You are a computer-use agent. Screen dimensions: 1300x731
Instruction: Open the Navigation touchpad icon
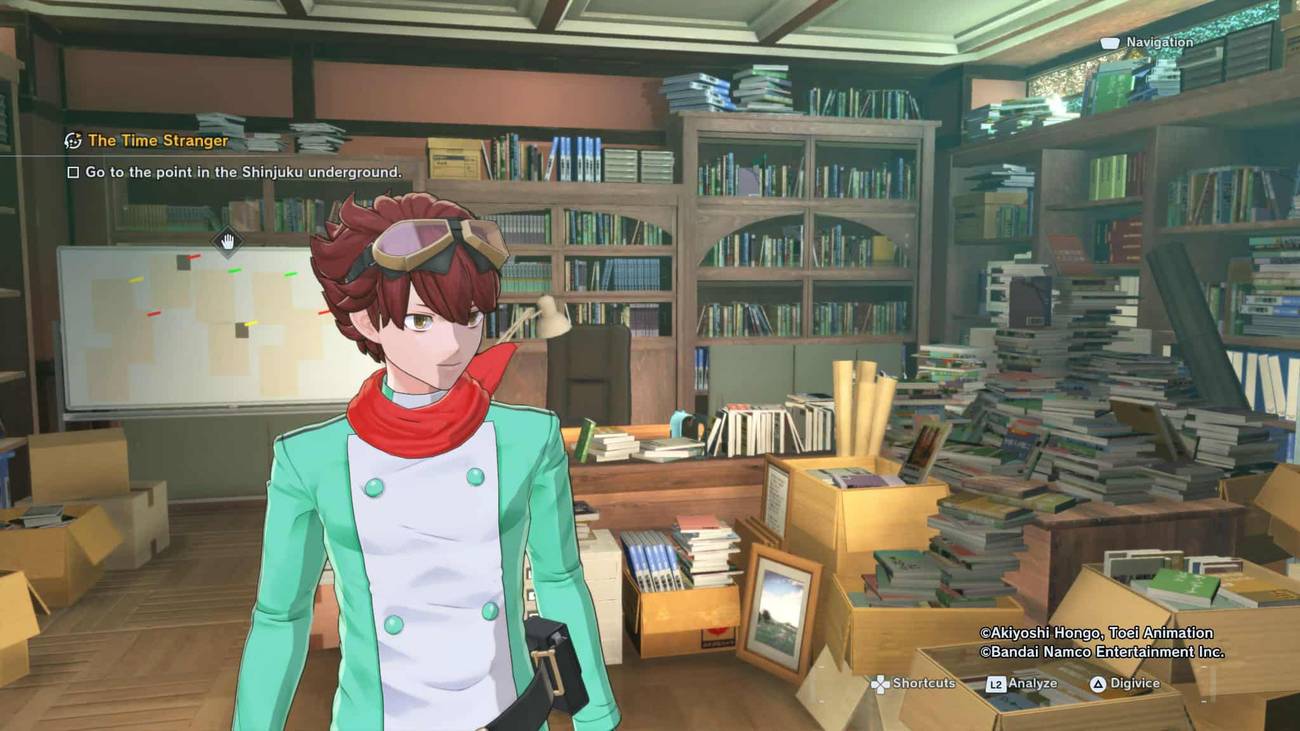click(1112, 43)
